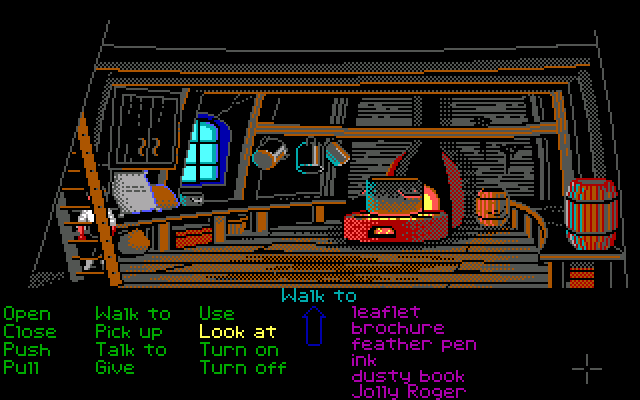Click the ink inventory item

[x=364, y=360]
